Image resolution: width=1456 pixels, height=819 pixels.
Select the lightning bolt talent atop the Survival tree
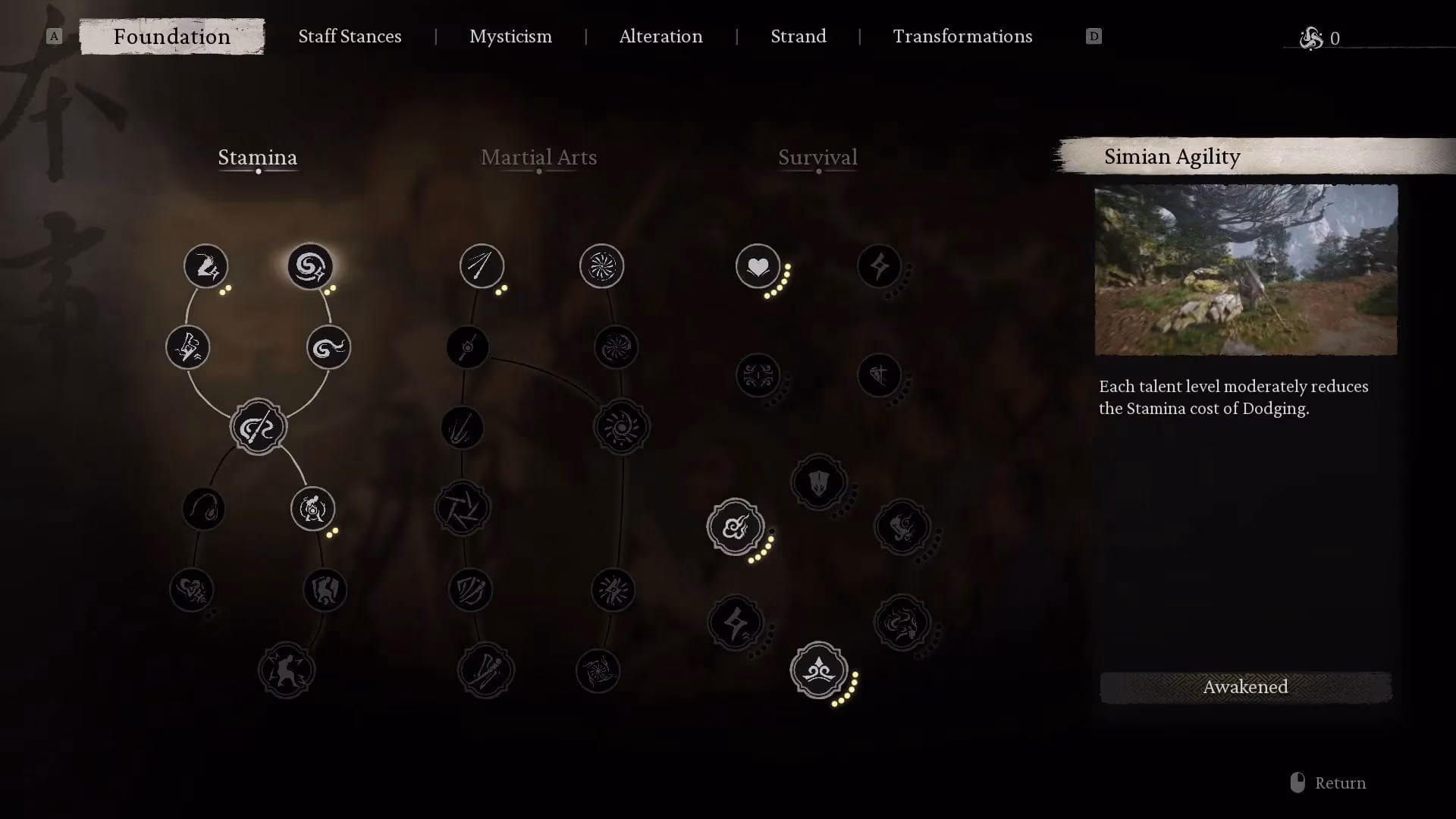point(878,267)
